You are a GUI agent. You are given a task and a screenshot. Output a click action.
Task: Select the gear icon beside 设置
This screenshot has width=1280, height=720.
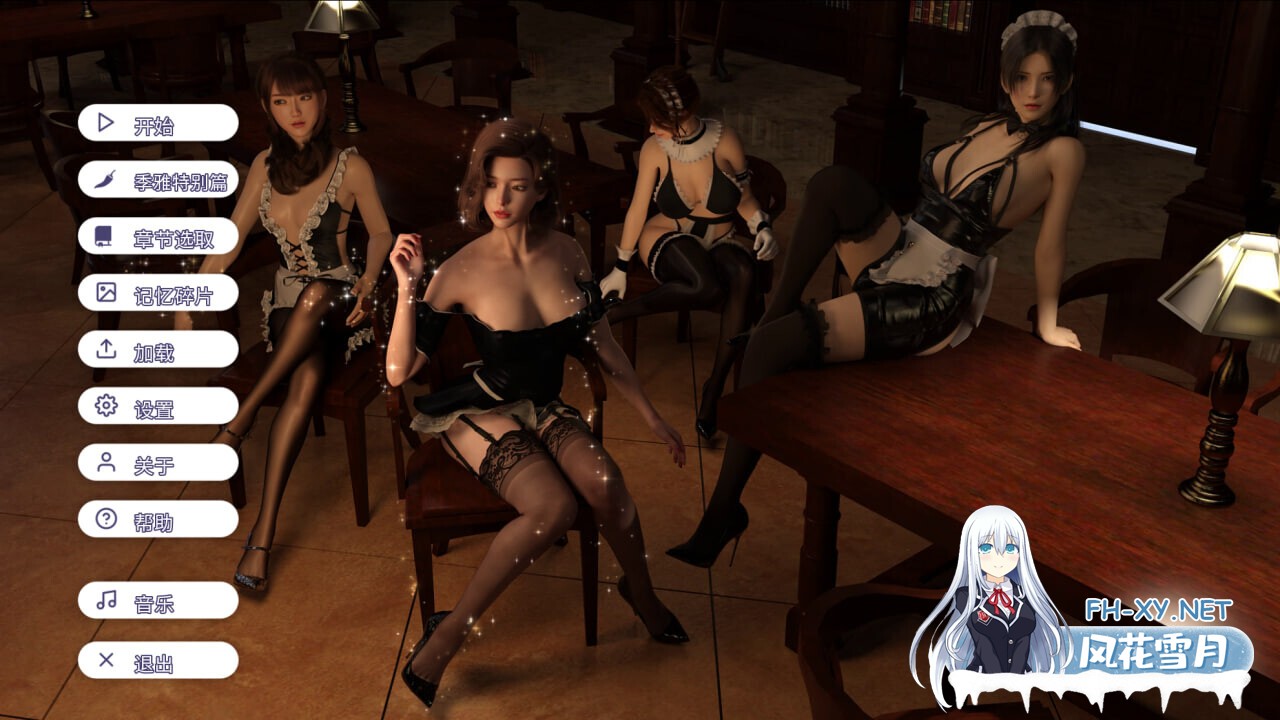(104, 407)
